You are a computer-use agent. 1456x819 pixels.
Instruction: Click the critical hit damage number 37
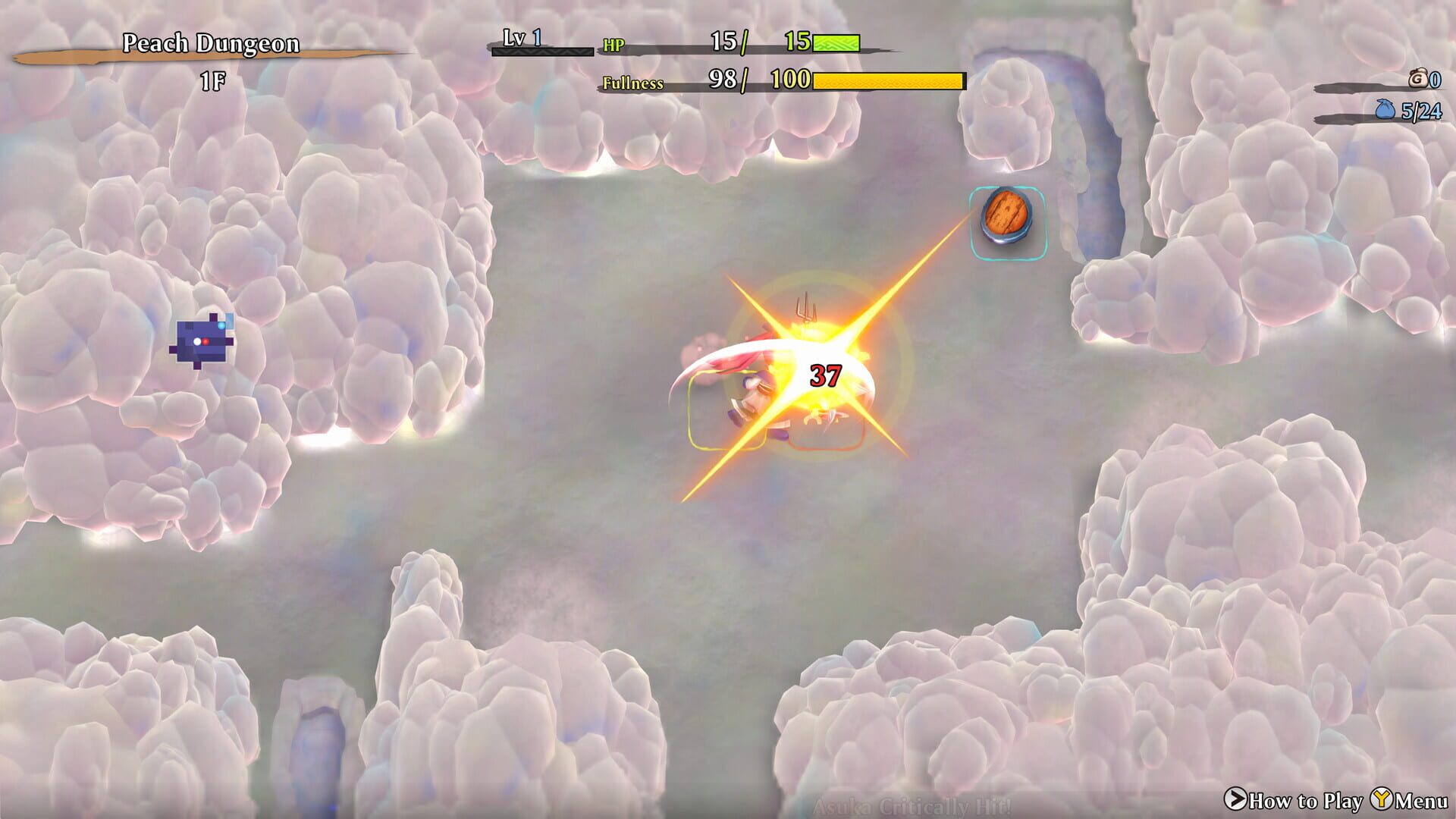pos(827,374)
